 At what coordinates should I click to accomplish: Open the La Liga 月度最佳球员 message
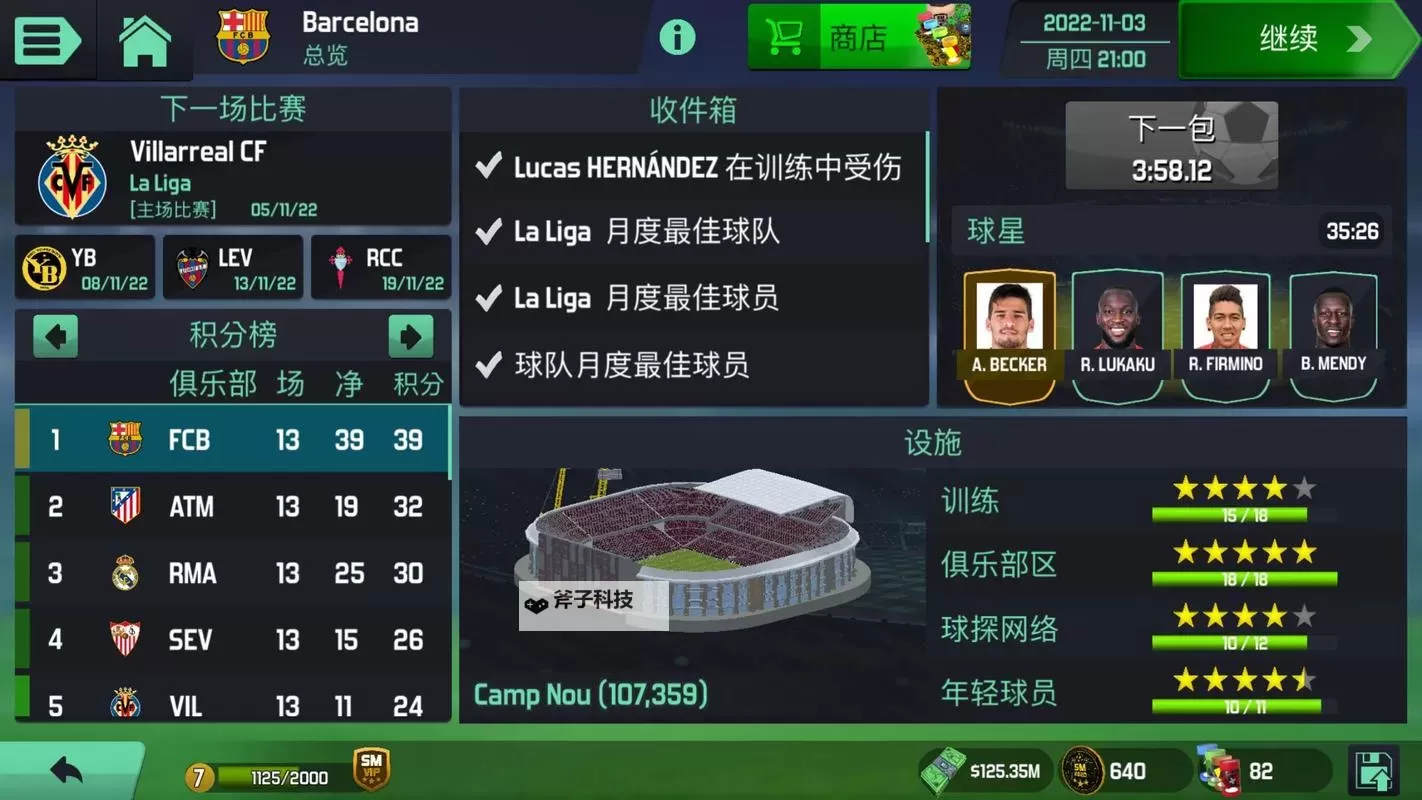pyautogui.click(x=693, y=298)
